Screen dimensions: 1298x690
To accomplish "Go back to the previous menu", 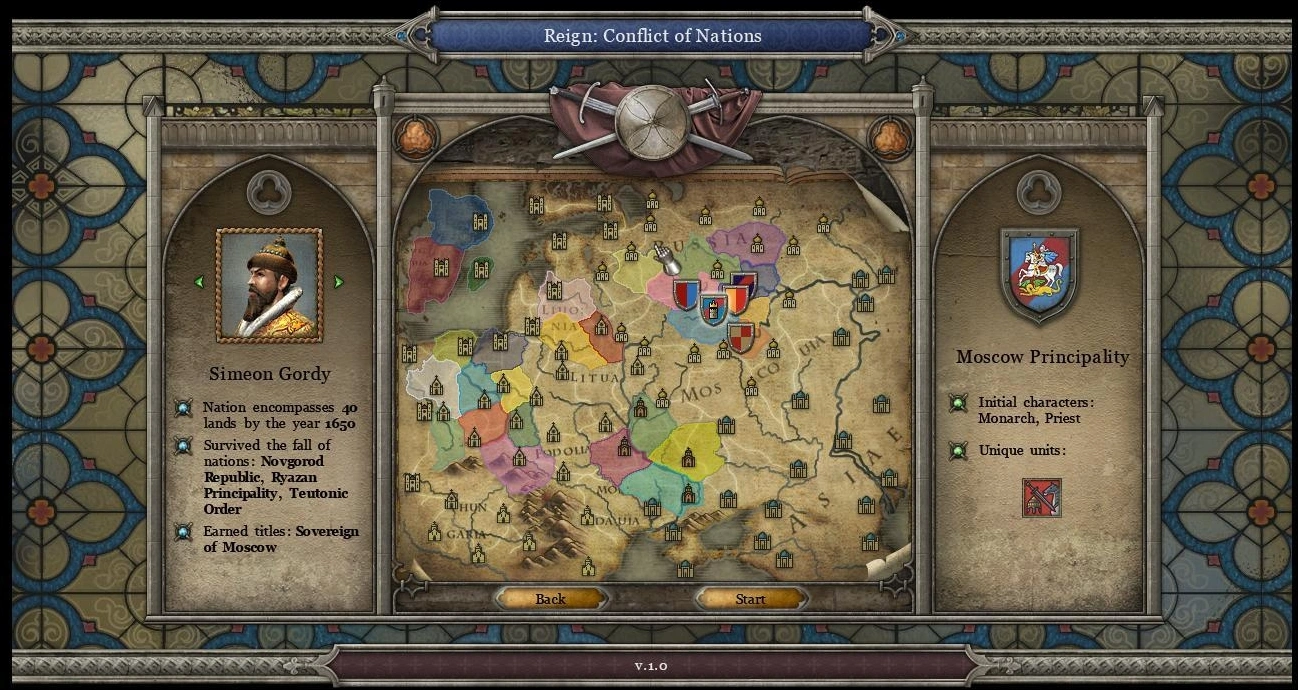I will (550, 599).
